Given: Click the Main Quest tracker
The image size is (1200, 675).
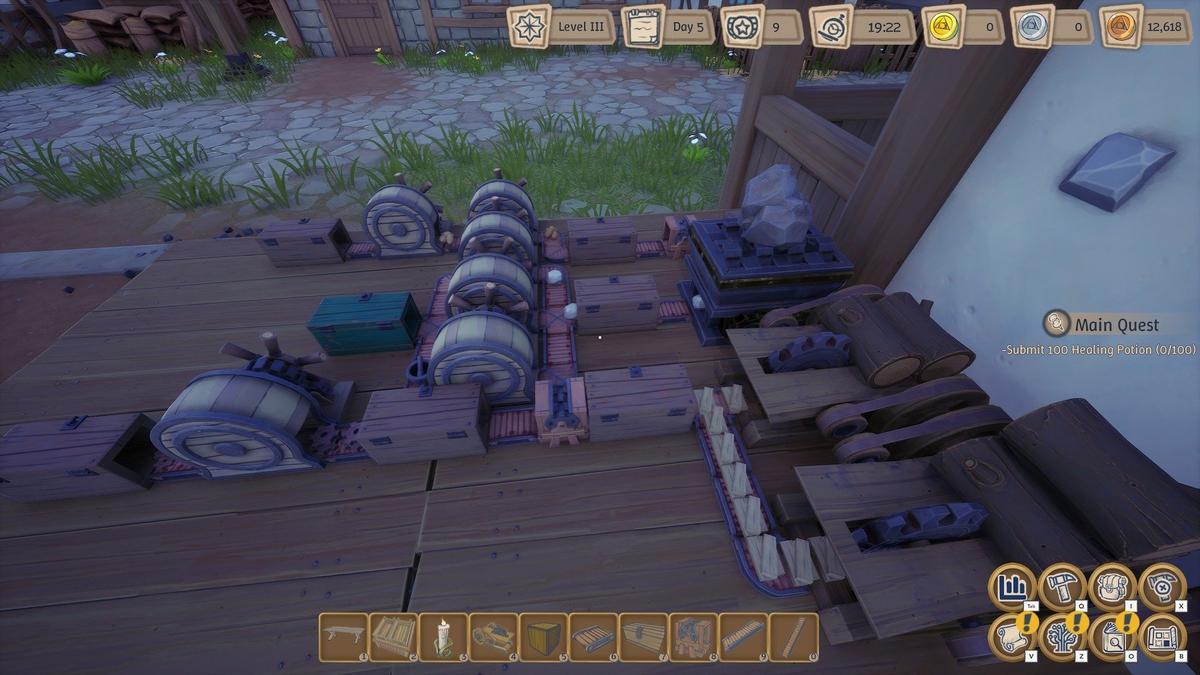Looking at the screenshot, I should (1116, 324).
